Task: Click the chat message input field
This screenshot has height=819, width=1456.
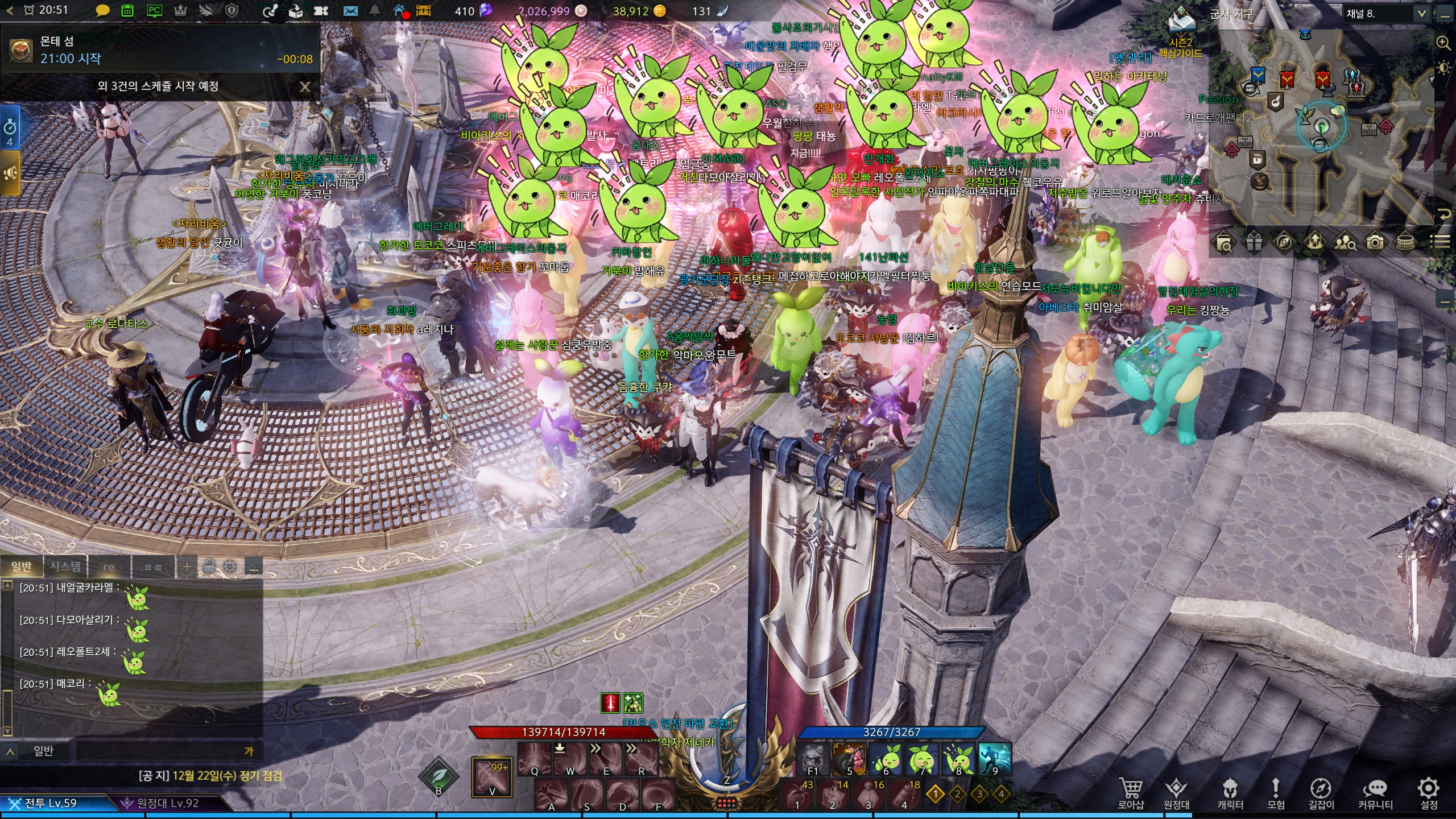Action: tap(159, 751)
